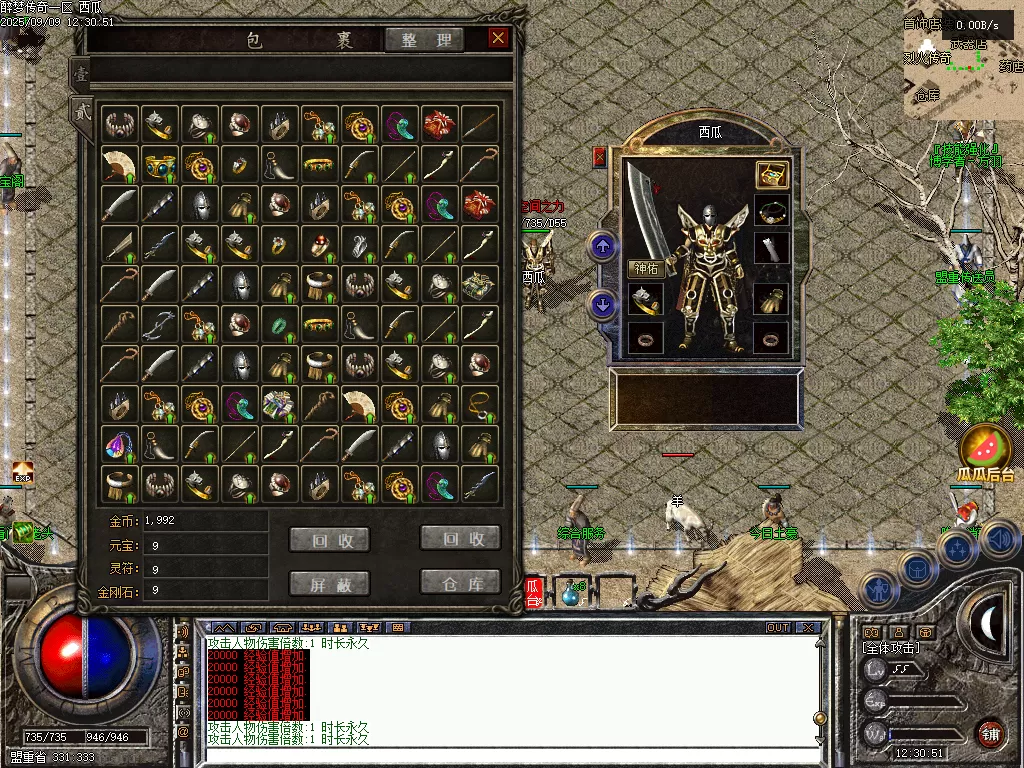Switch to inventory page 壹 tab
The image size is (1024, 768).
(x=81, y=73)
